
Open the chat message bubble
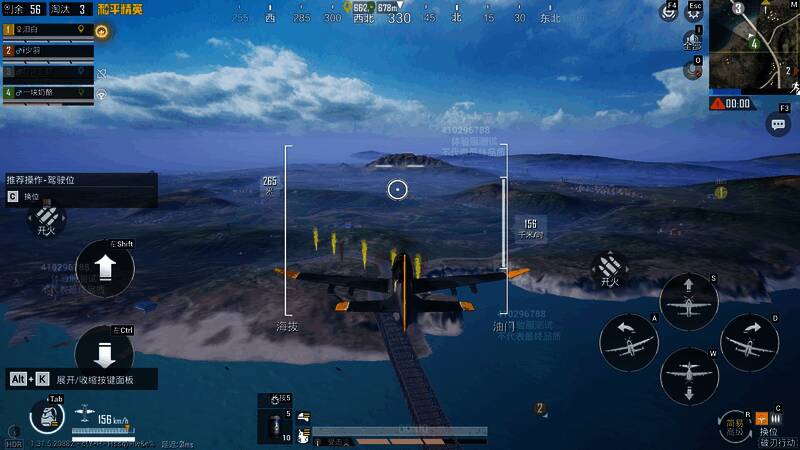778,124
